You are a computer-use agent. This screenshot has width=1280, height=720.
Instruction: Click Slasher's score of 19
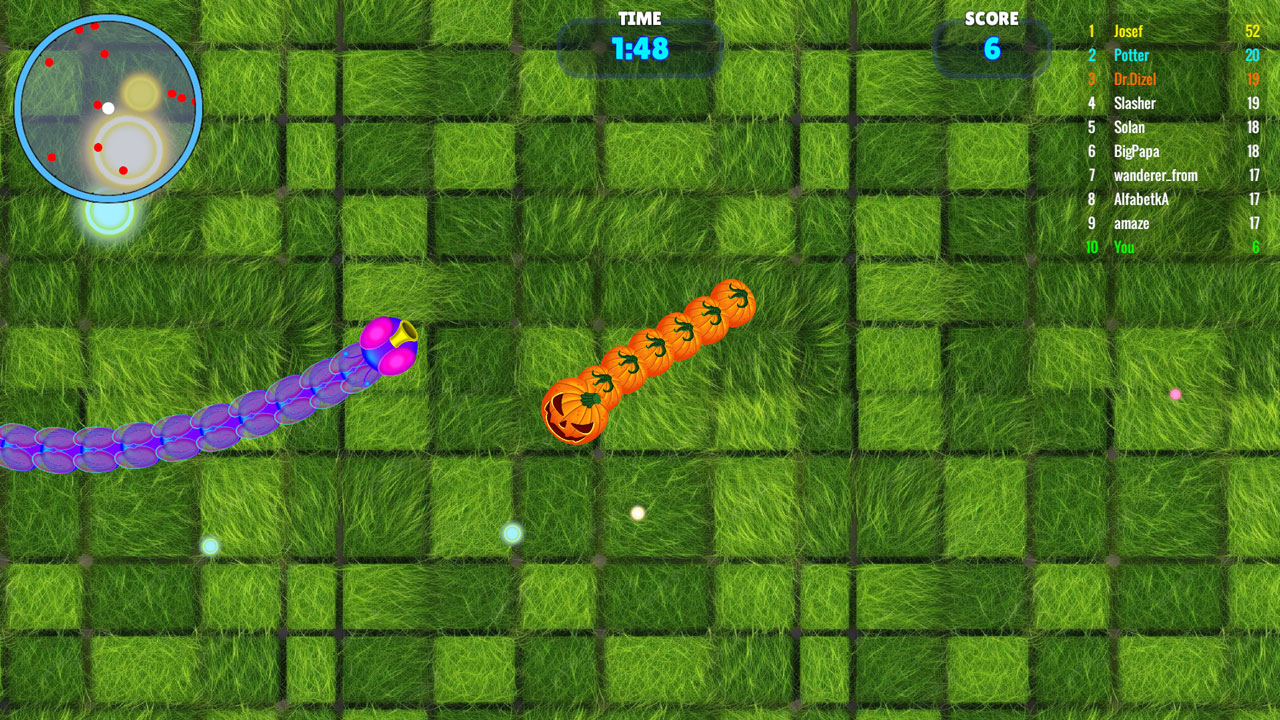tap(1254, 103)
